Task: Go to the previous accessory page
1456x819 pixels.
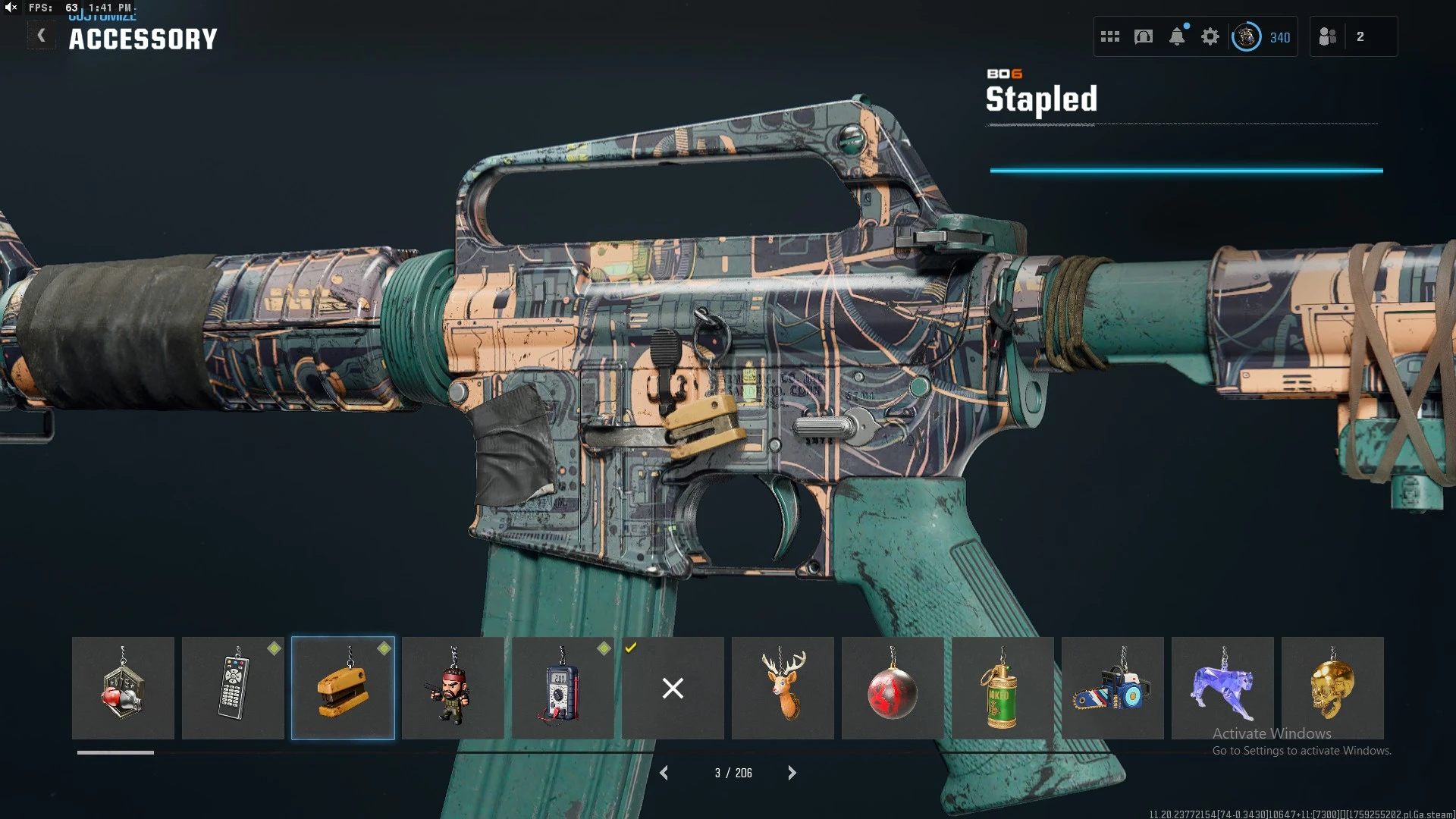Action: point(664,773)
